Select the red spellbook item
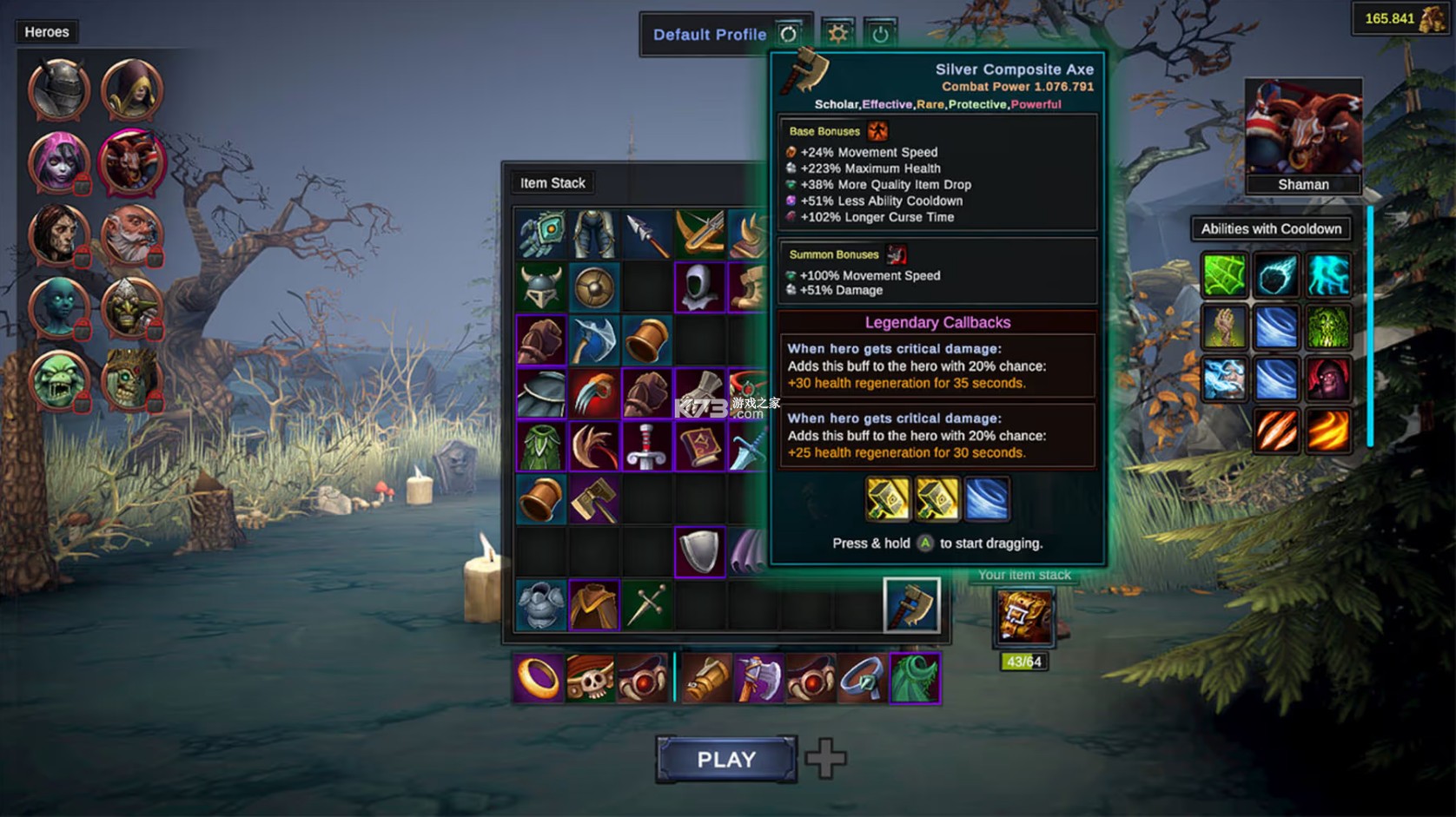 [700, 446]
